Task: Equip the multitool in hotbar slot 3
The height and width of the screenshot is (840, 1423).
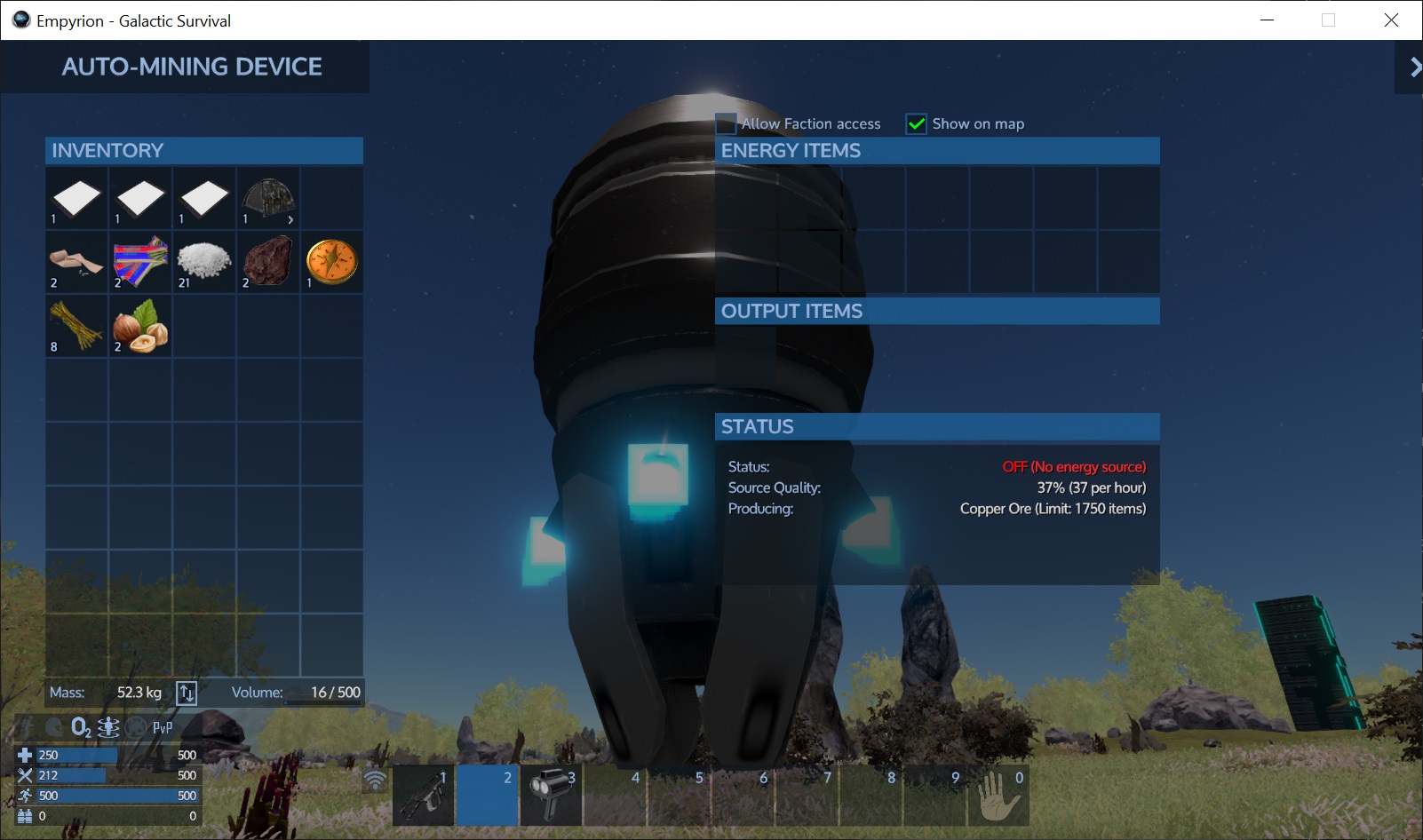Action: coord(552,796)
